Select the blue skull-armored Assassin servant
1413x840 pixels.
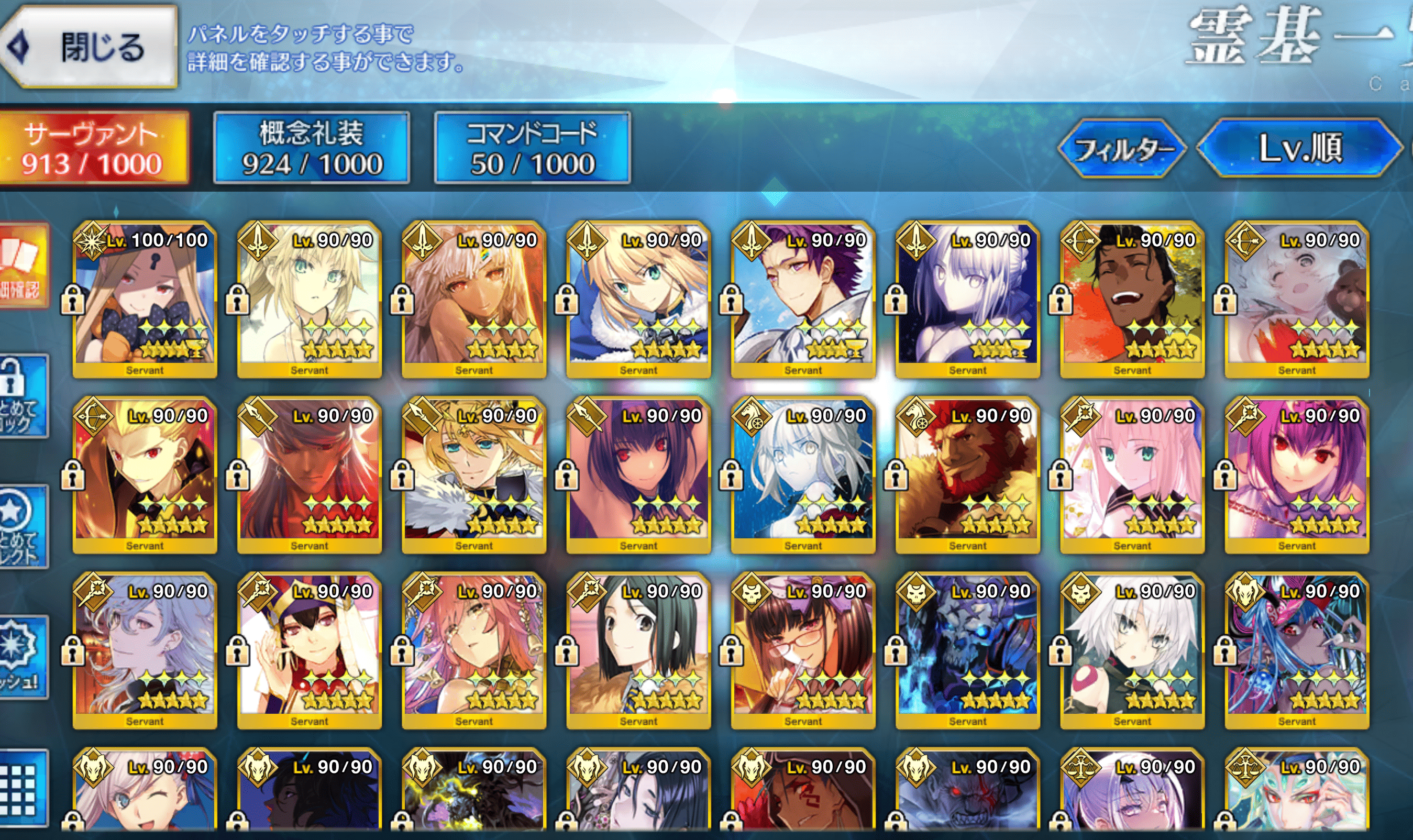(968, 650)
